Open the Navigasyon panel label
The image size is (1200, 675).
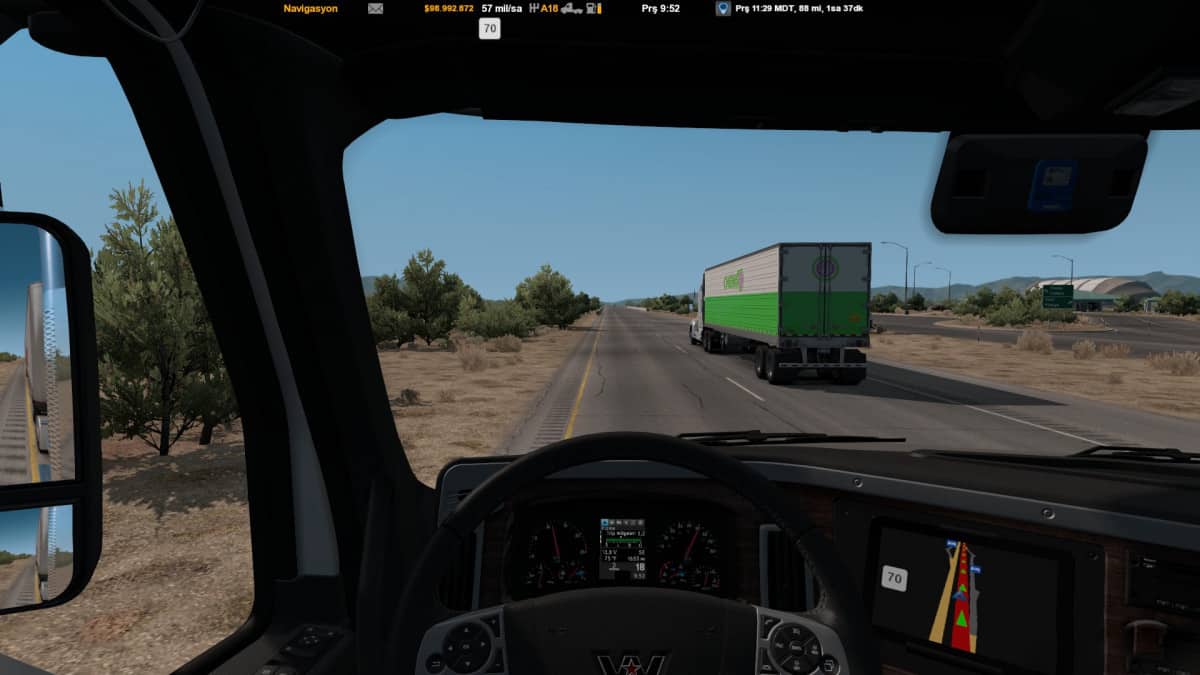point(310,8)
